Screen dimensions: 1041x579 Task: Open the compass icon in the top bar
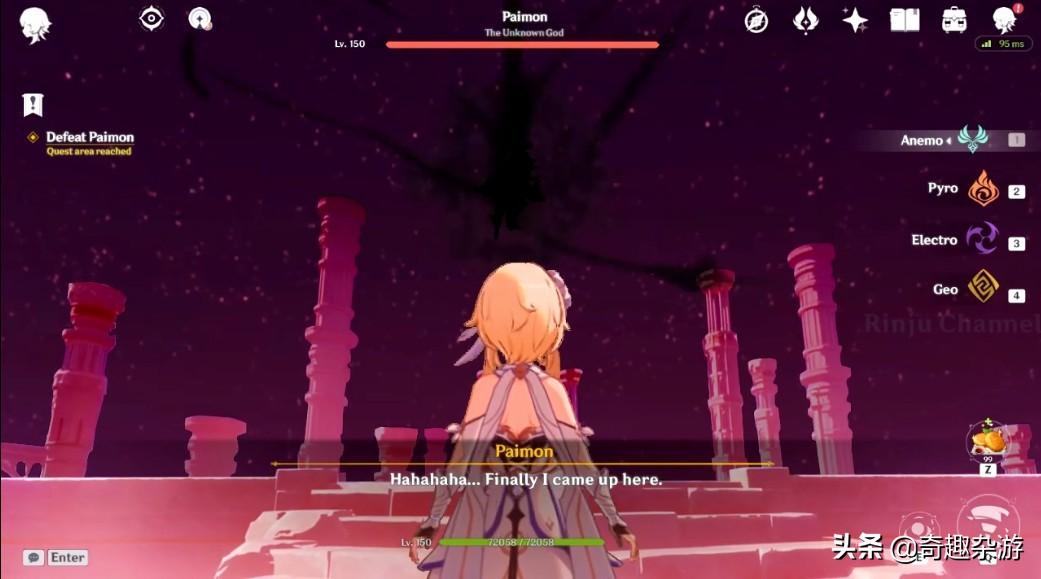pos(756,20)
